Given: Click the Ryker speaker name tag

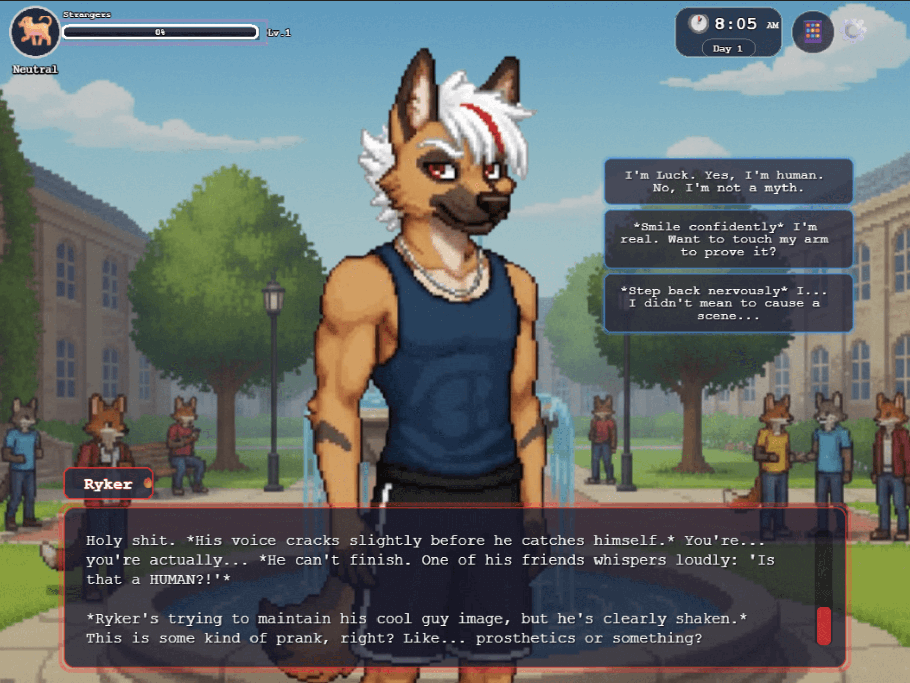Looking at the screenshot, I should (x=108, y=484).
